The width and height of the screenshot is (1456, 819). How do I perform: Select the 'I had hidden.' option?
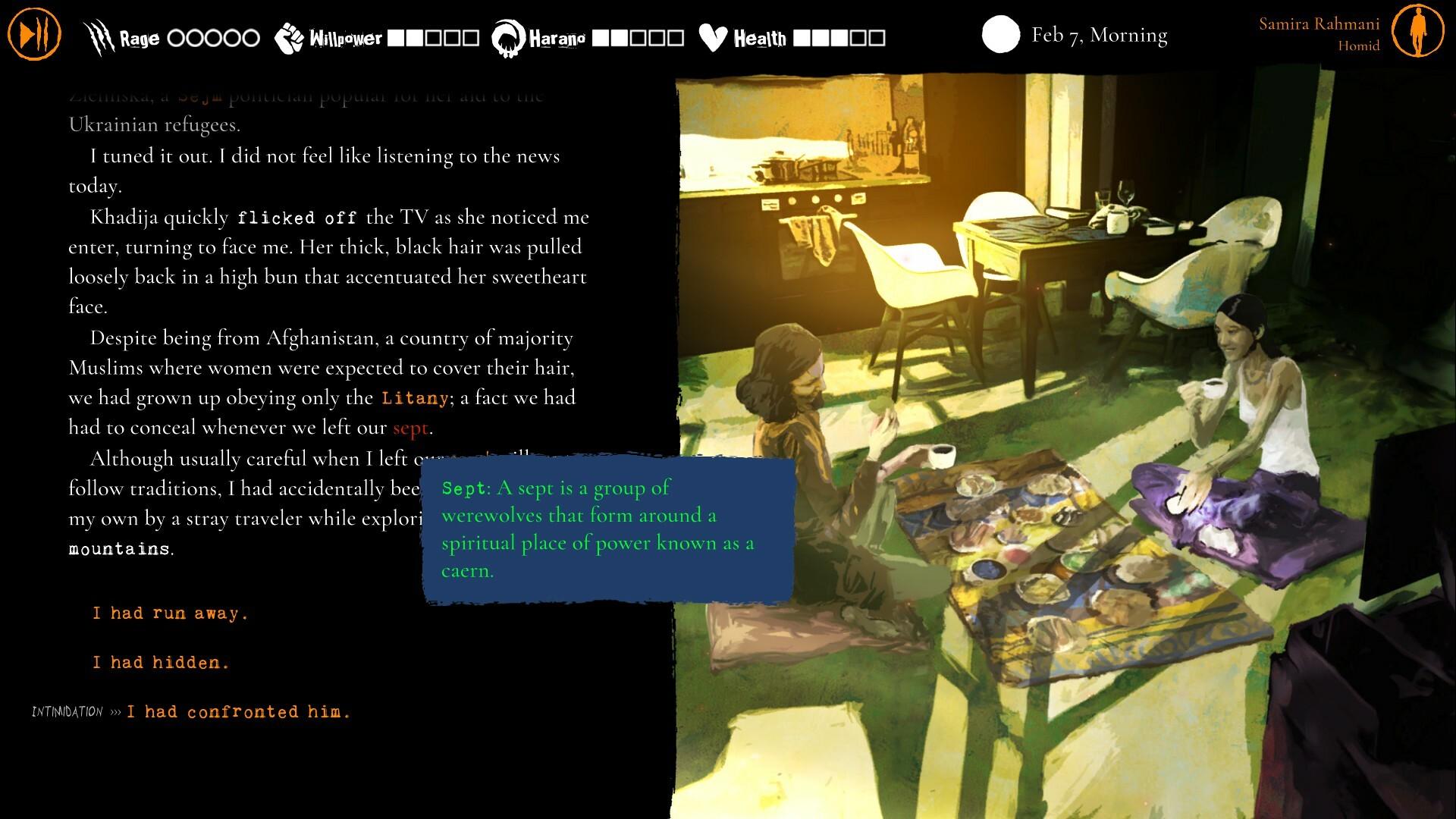point(160,662)
